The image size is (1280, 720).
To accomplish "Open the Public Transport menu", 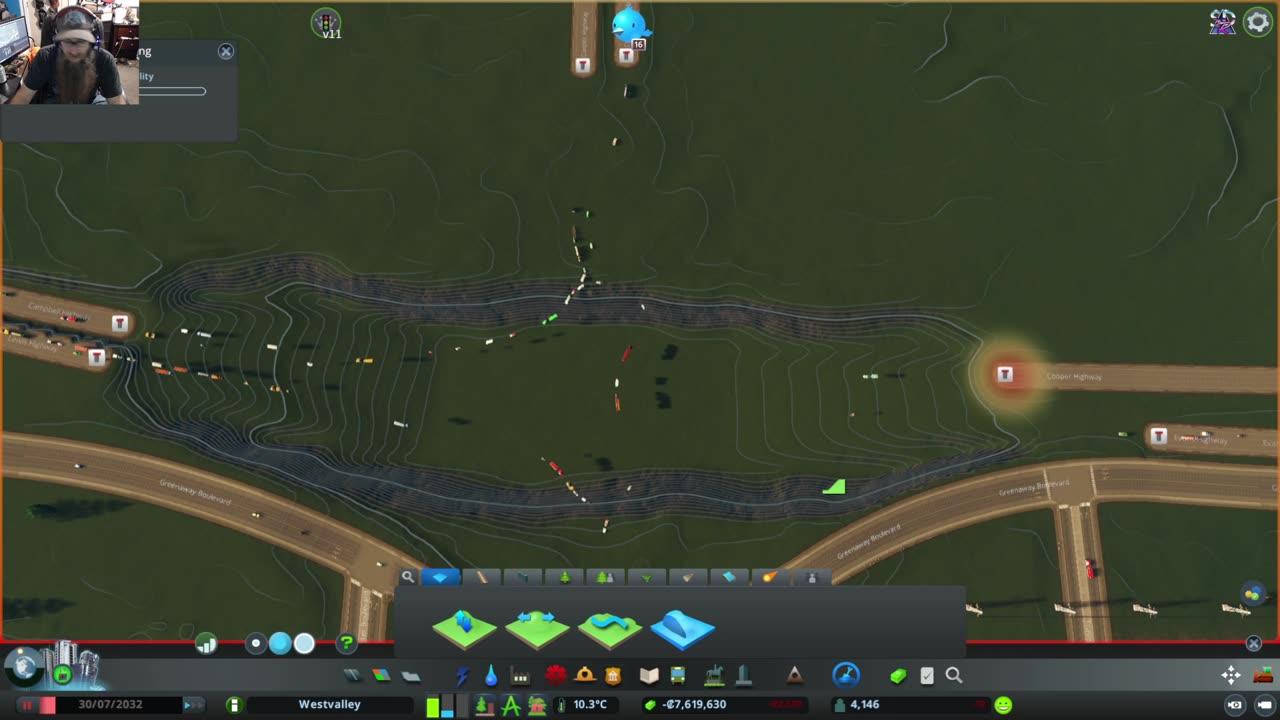I will [679, 676].
